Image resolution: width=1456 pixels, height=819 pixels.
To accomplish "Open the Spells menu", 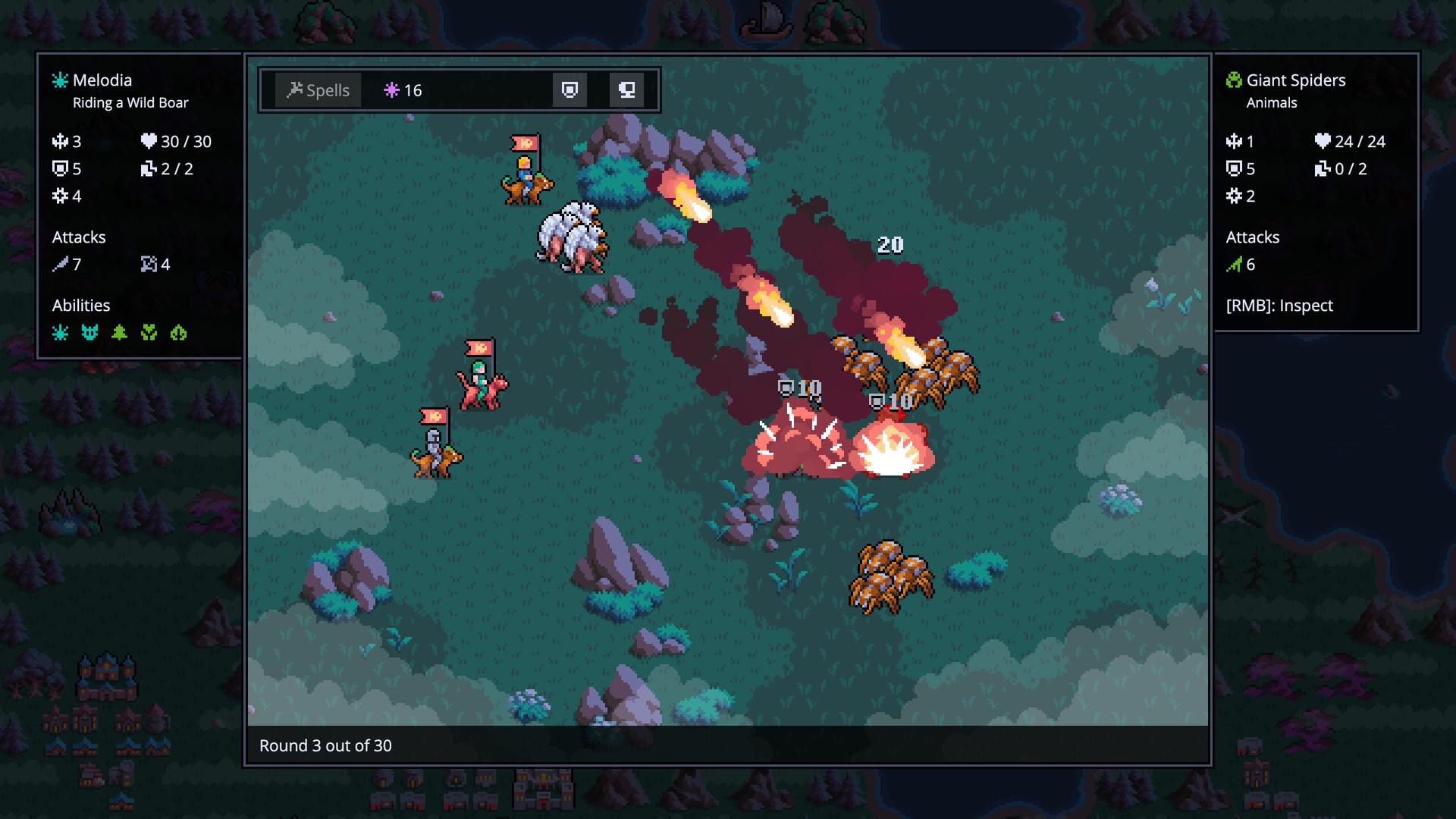I will [318, 90].
